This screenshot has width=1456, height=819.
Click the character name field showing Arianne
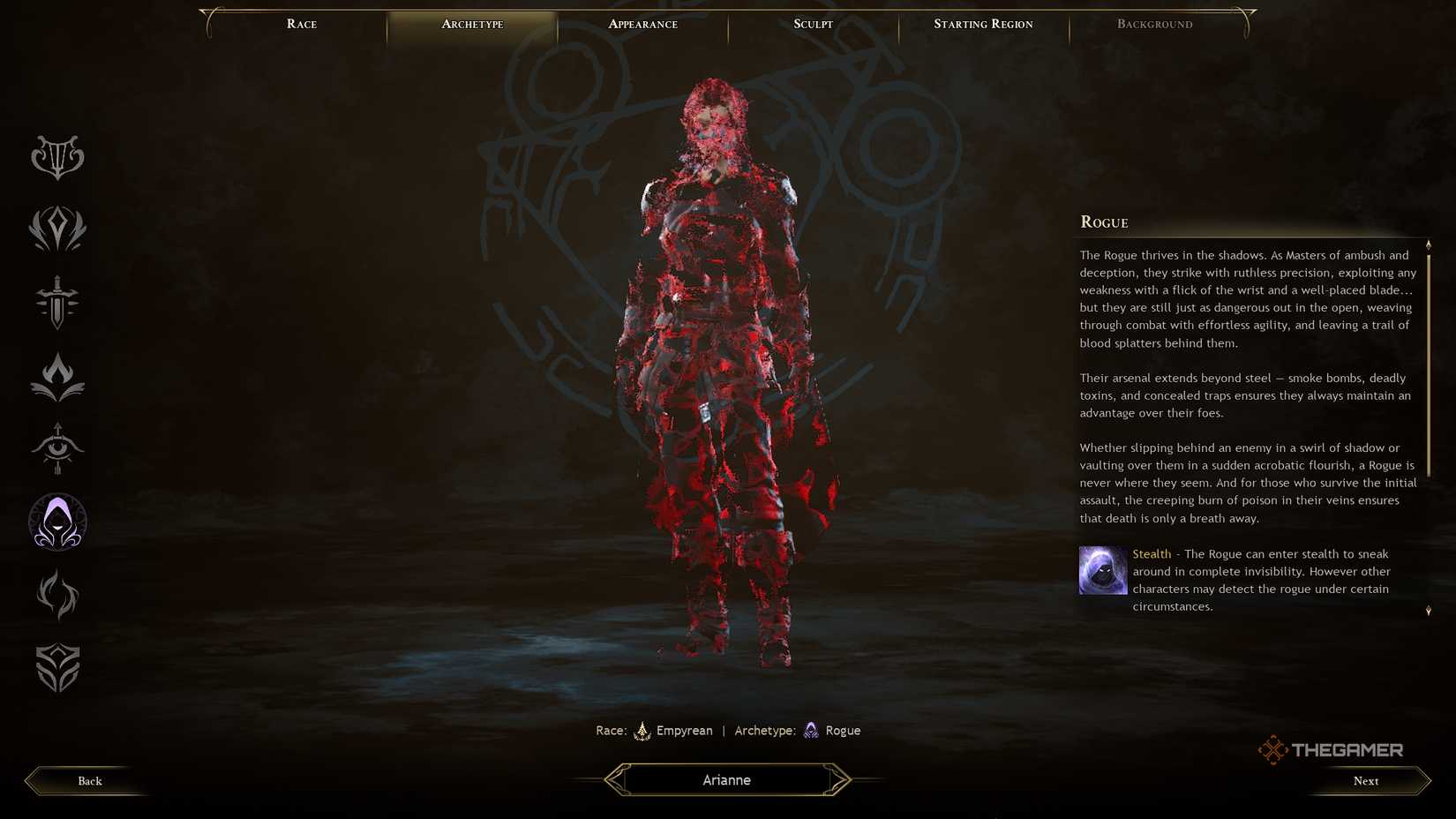725,779
